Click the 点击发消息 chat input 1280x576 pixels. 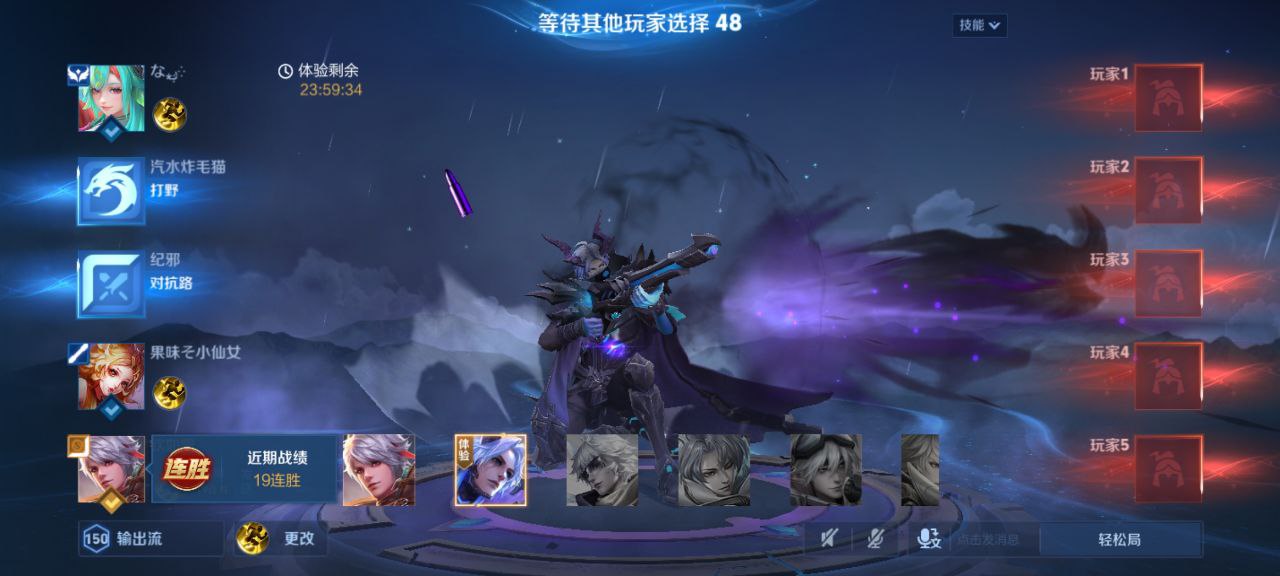click(x=990, y=539)
